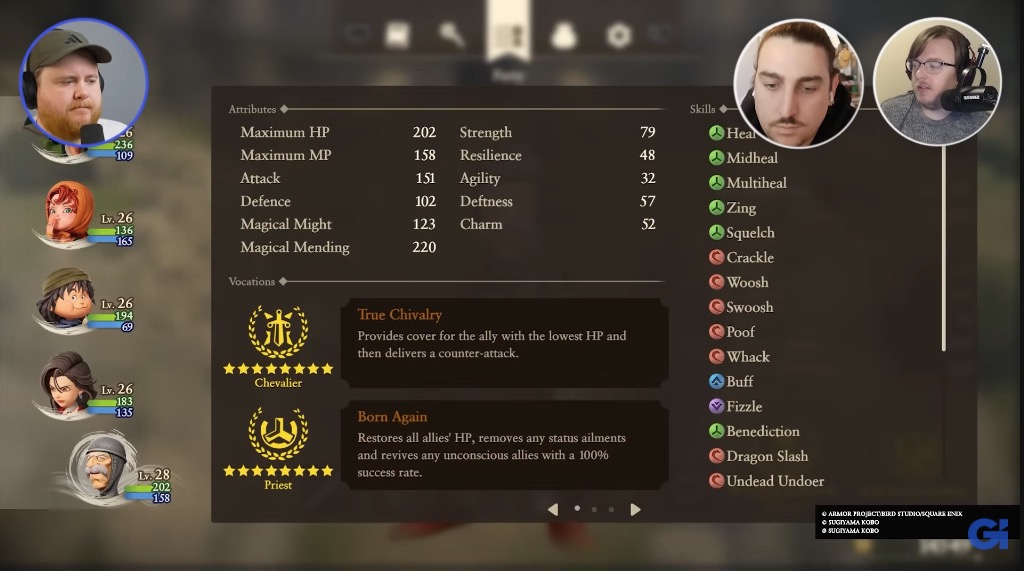The image size is (1024, 571).
Task: Open the gear settings tab
Action: tap(619, 36)
